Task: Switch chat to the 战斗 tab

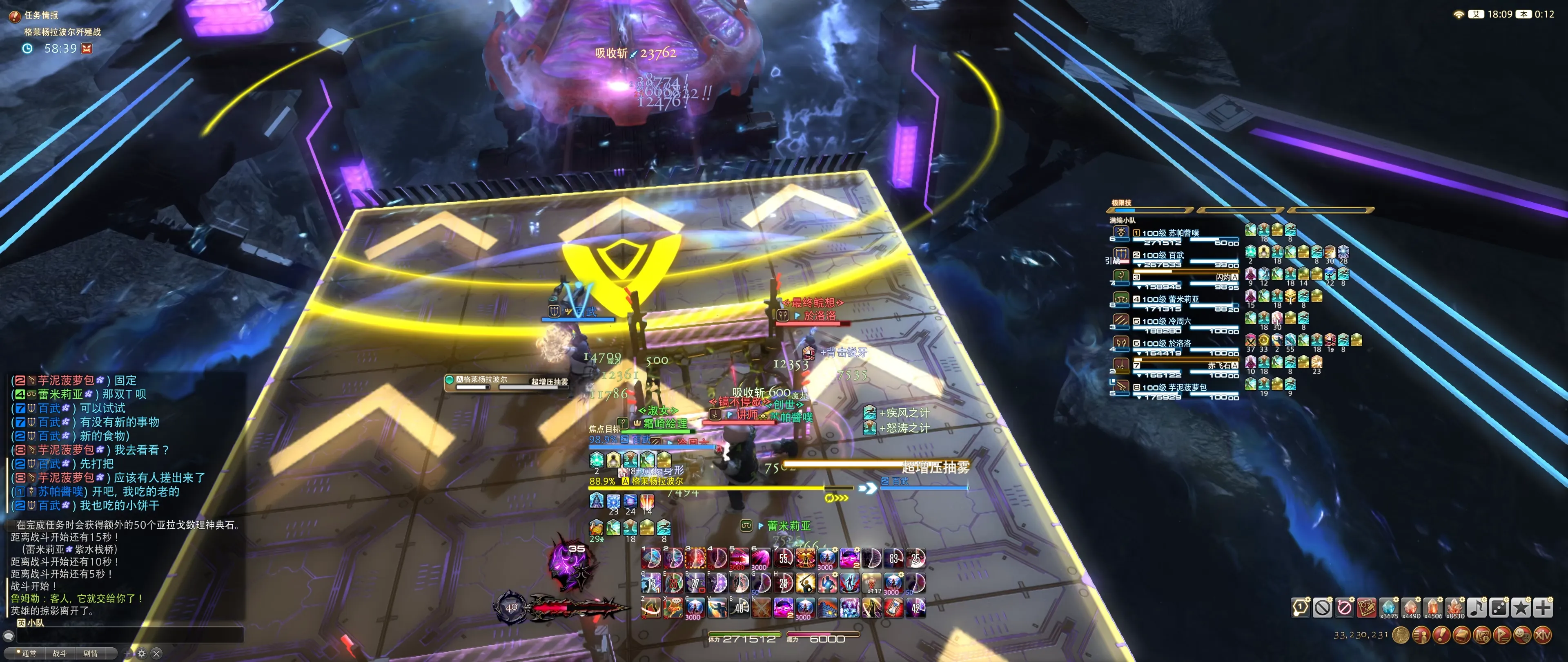Action: pyautogui.click(x=60, y=653)
